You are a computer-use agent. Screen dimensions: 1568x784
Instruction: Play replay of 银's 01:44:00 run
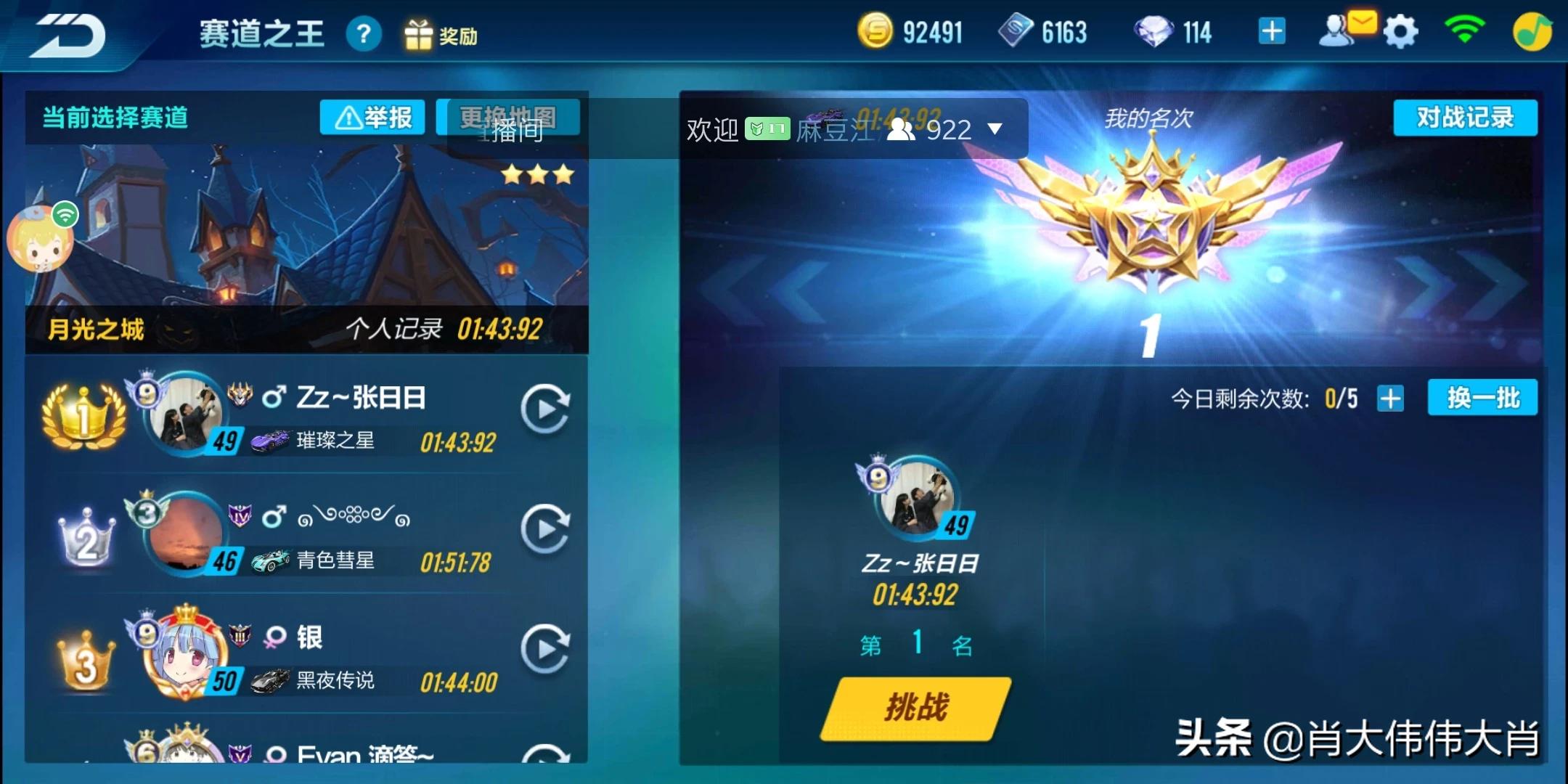click(546, 648)
